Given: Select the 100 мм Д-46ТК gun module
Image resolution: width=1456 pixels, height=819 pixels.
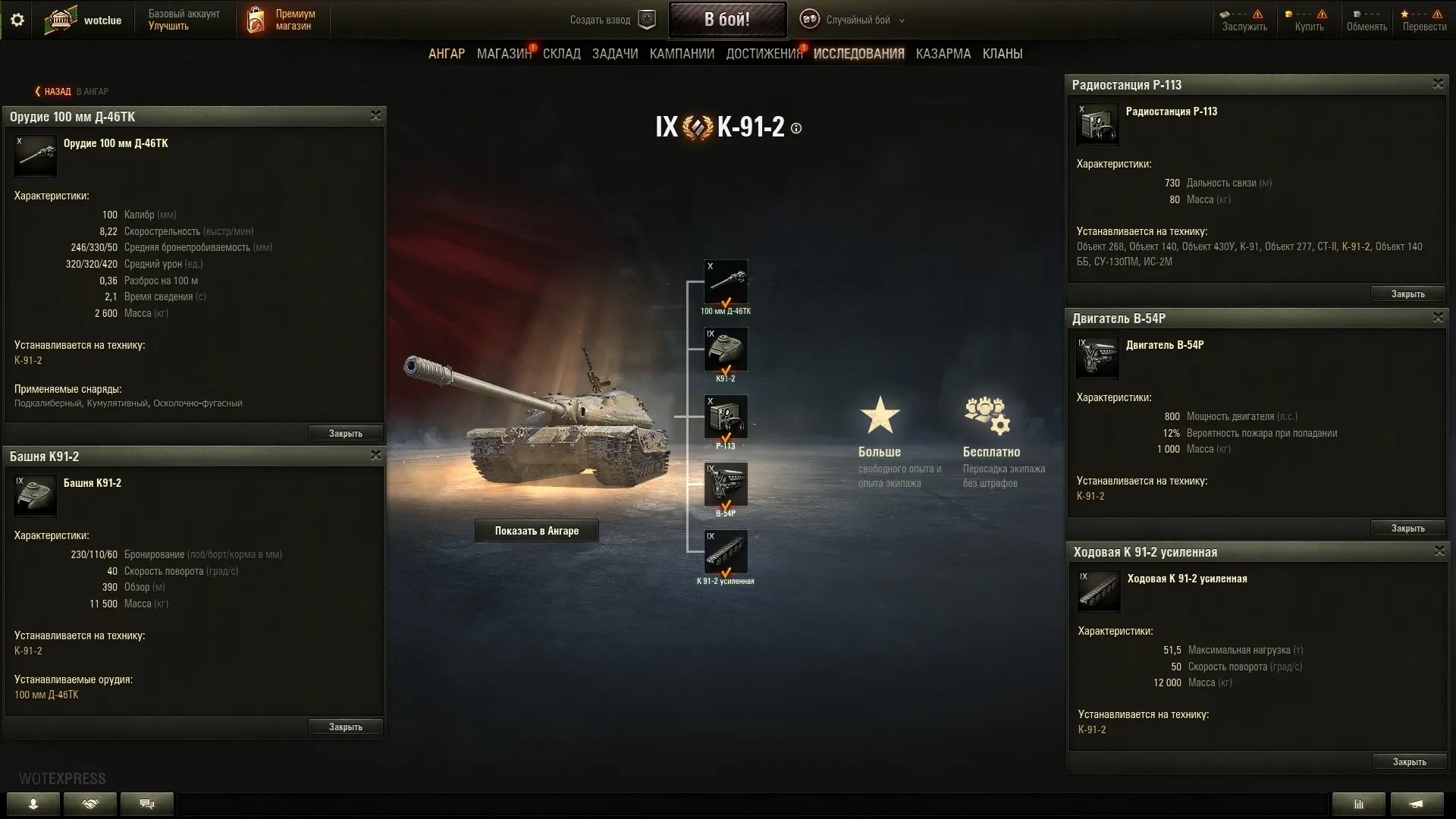Looking at the screenshot, I should click(726, 282).
